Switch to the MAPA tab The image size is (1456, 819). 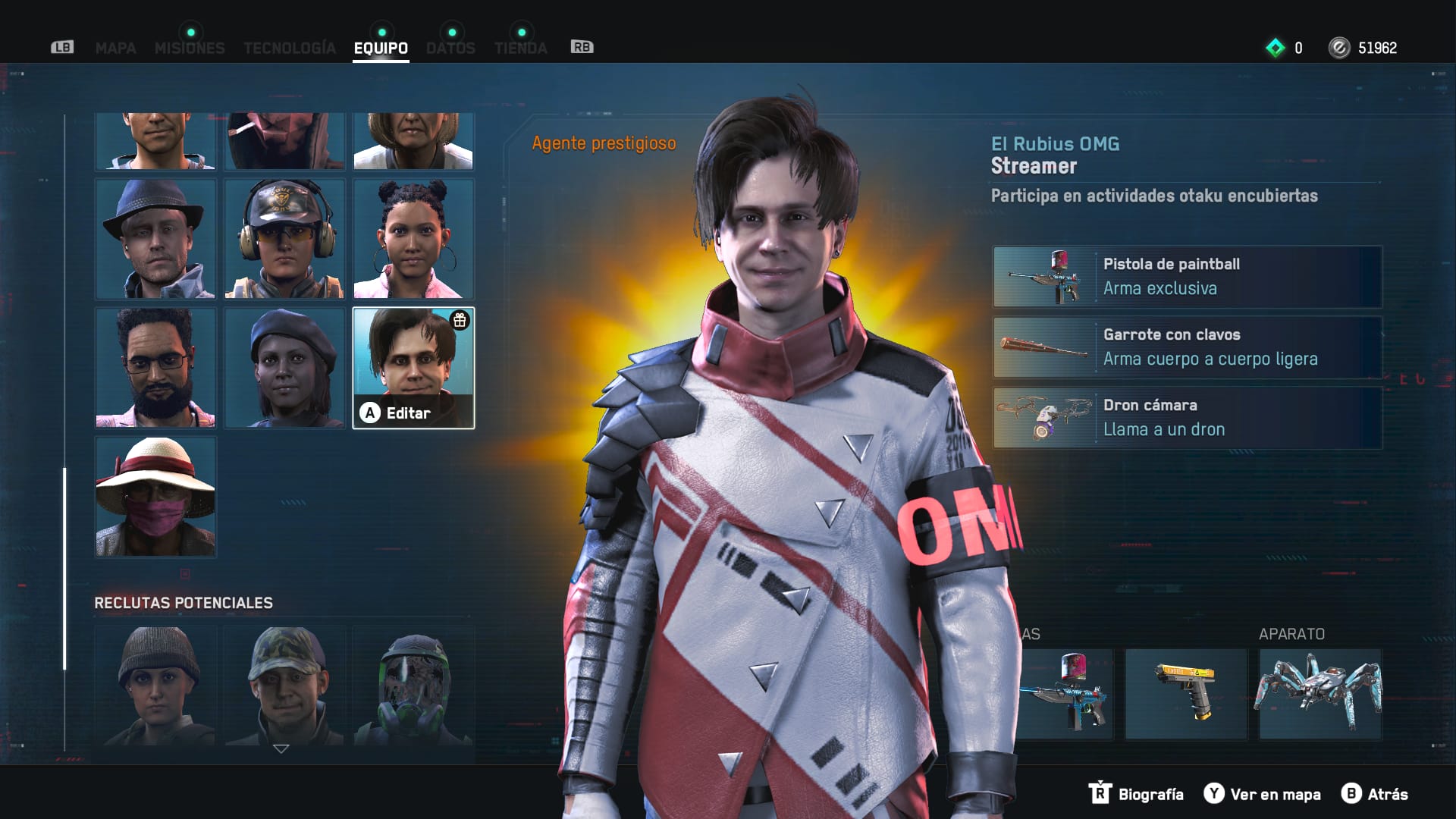115,48
